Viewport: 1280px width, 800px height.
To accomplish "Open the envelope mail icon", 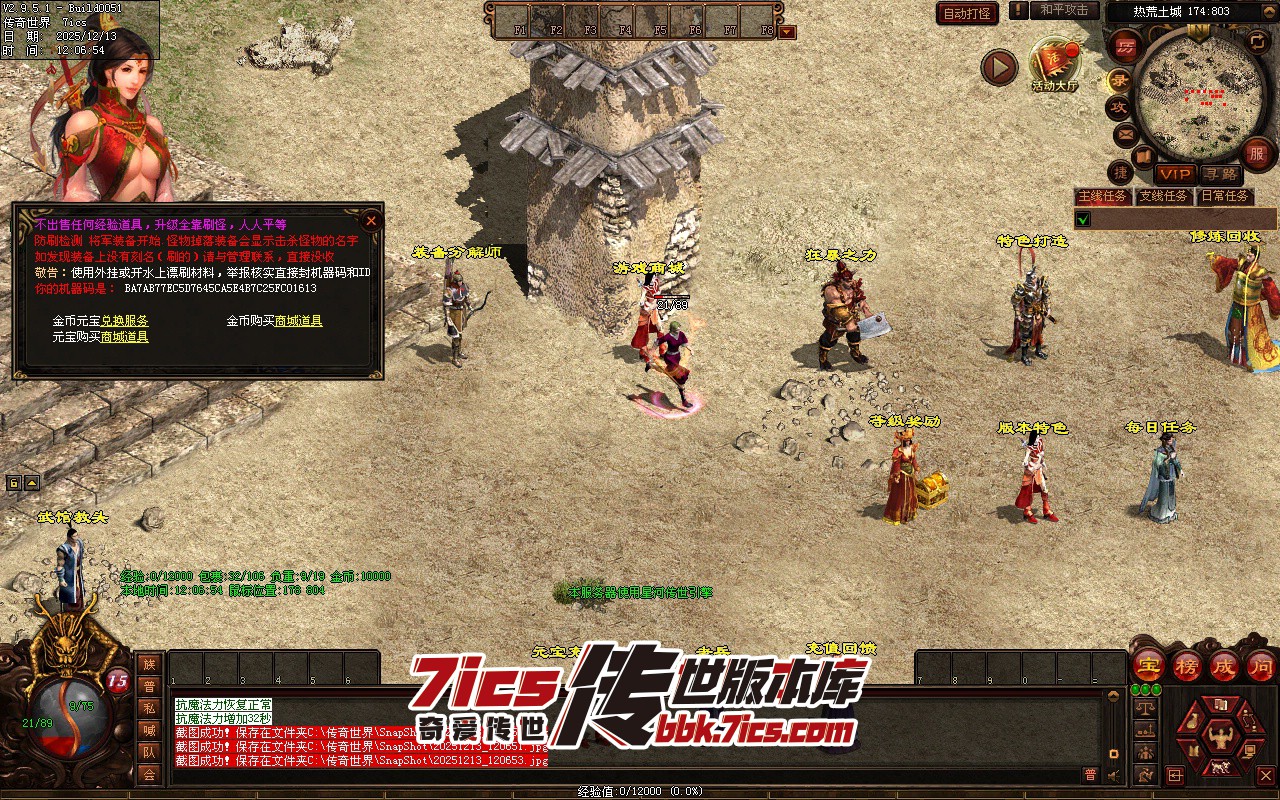I will click(x=1125, y=133).
